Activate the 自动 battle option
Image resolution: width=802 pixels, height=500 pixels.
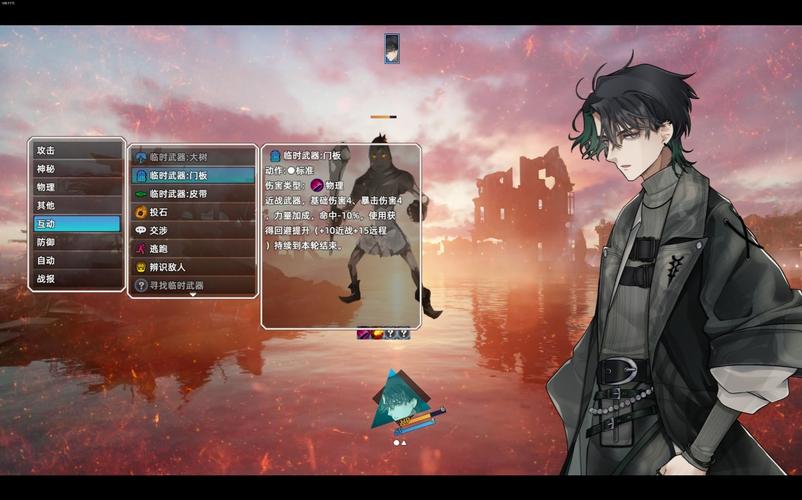click(76, 260)
